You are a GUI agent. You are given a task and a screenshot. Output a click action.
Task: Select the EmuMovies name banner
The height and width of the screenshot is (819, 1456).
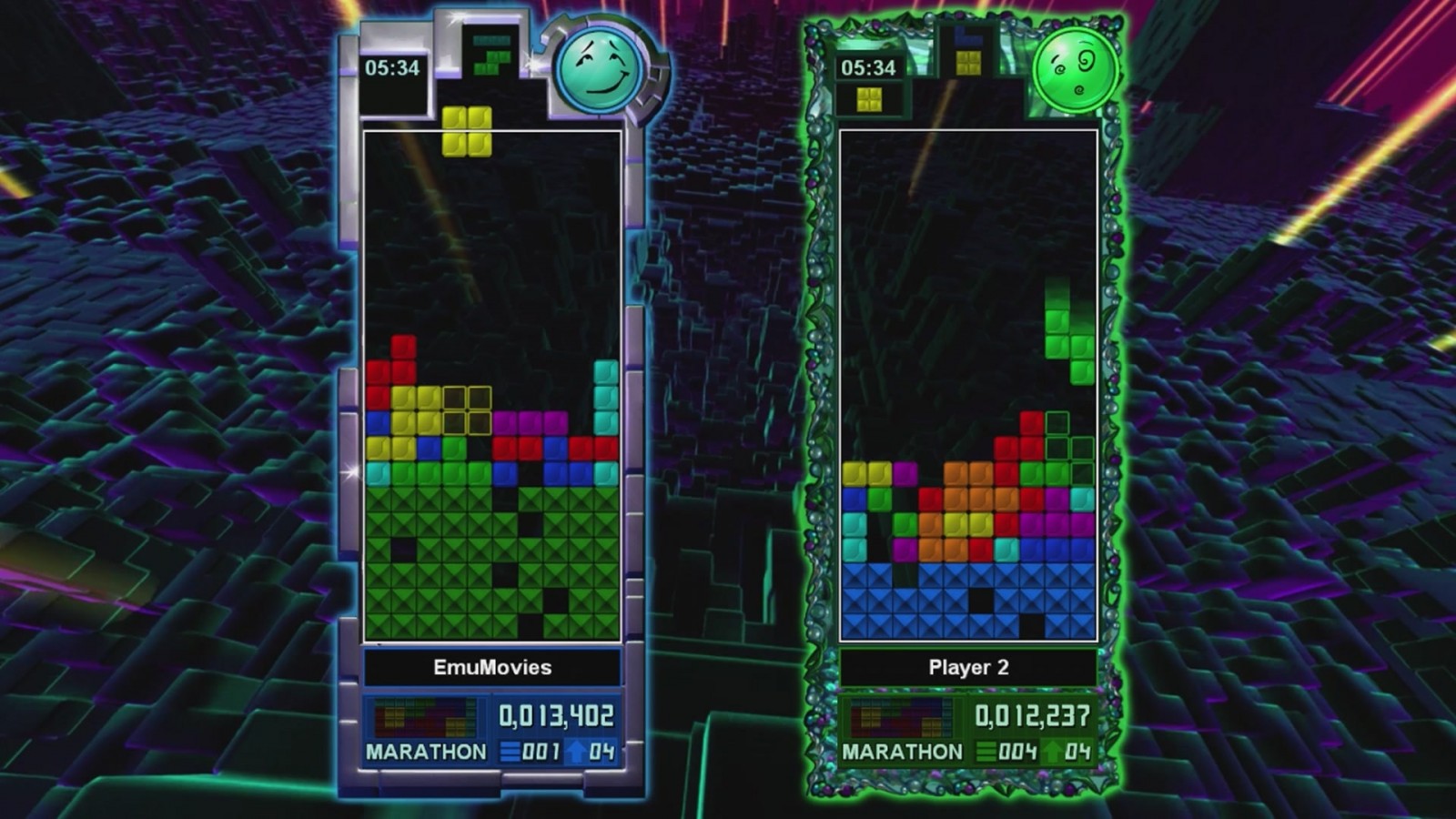tap(491, 667)
